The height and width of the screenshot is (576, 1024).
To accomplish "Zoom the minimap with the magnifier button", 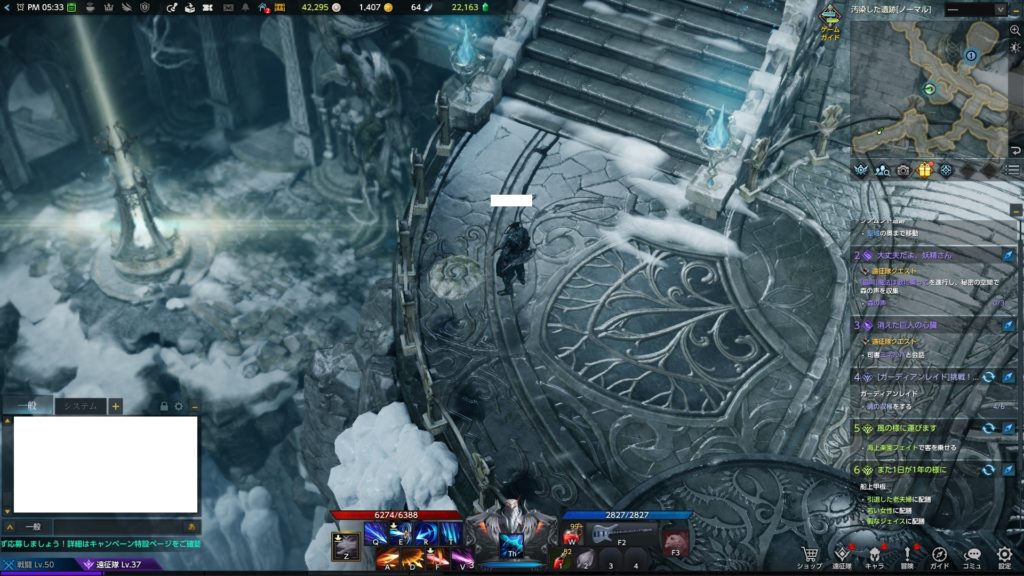I will tap(1016, 31).
